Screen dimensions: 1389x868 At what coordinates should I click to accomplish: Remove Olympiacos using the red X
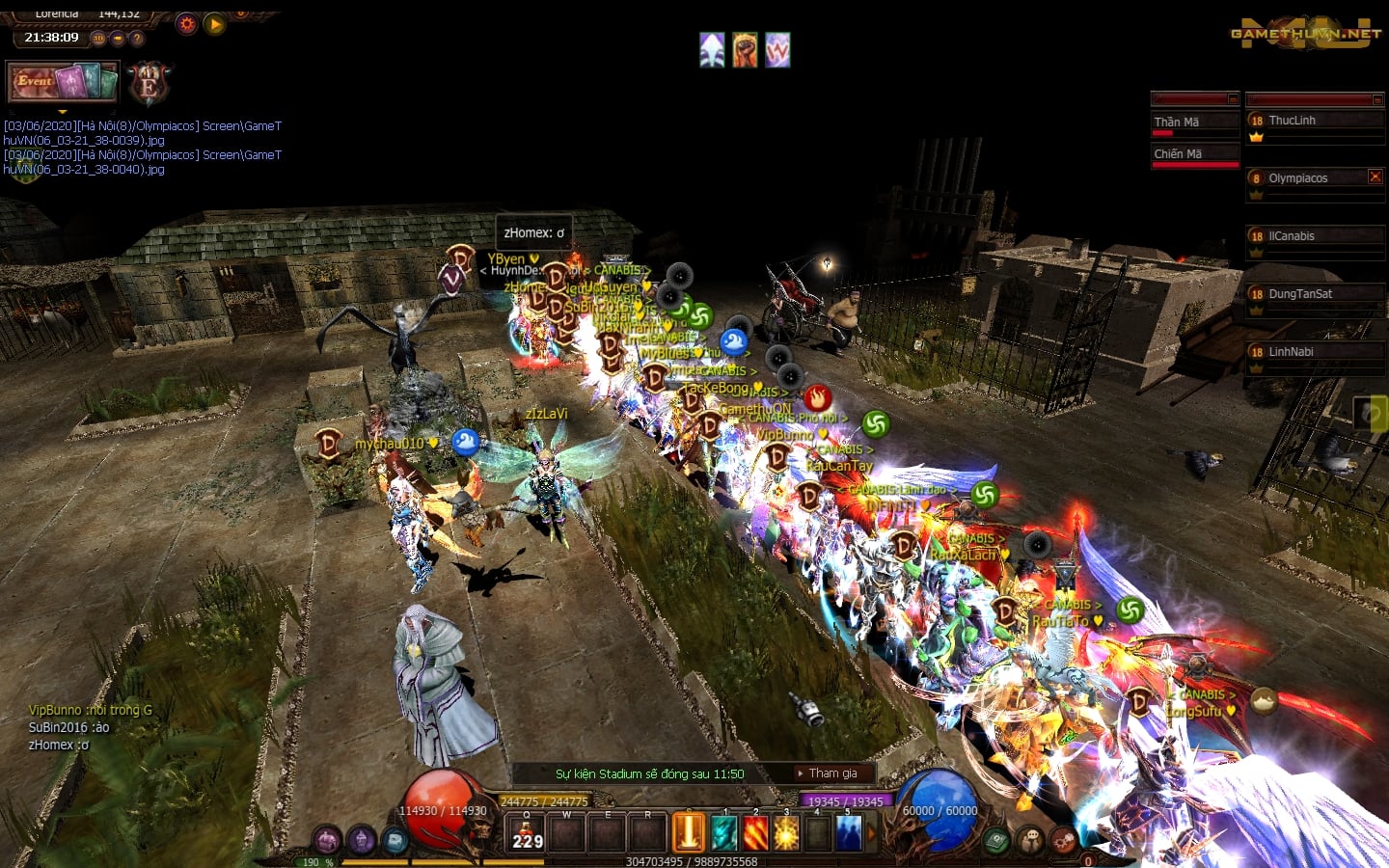[1375, 176]
